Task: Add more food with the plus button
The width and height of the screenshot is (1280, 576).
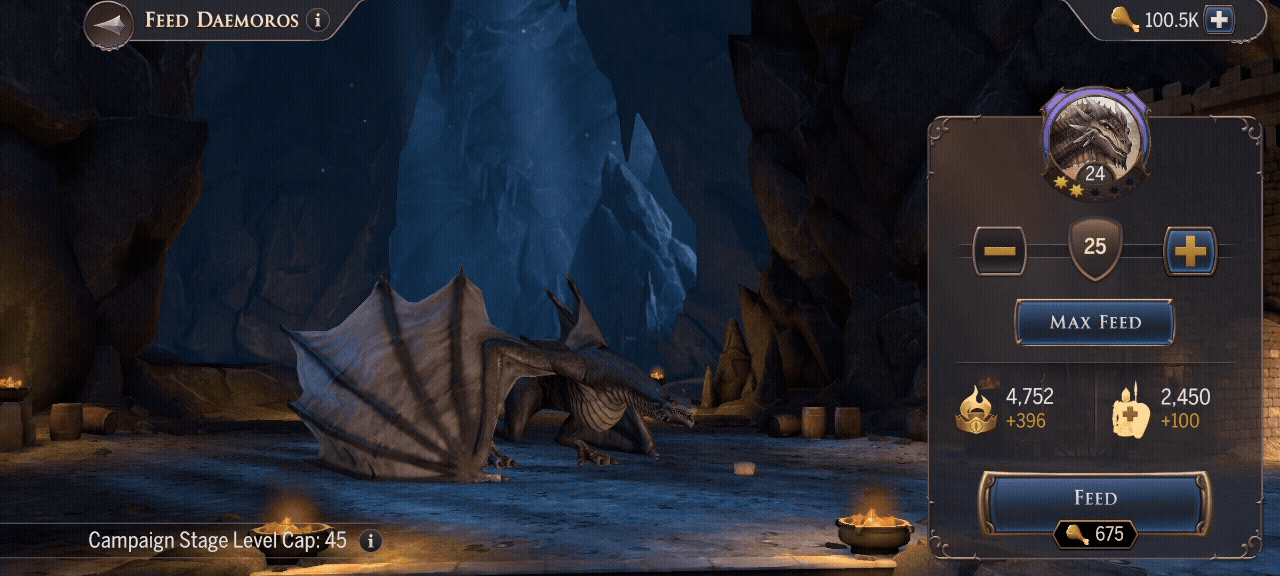Action: click(1218, 20)
